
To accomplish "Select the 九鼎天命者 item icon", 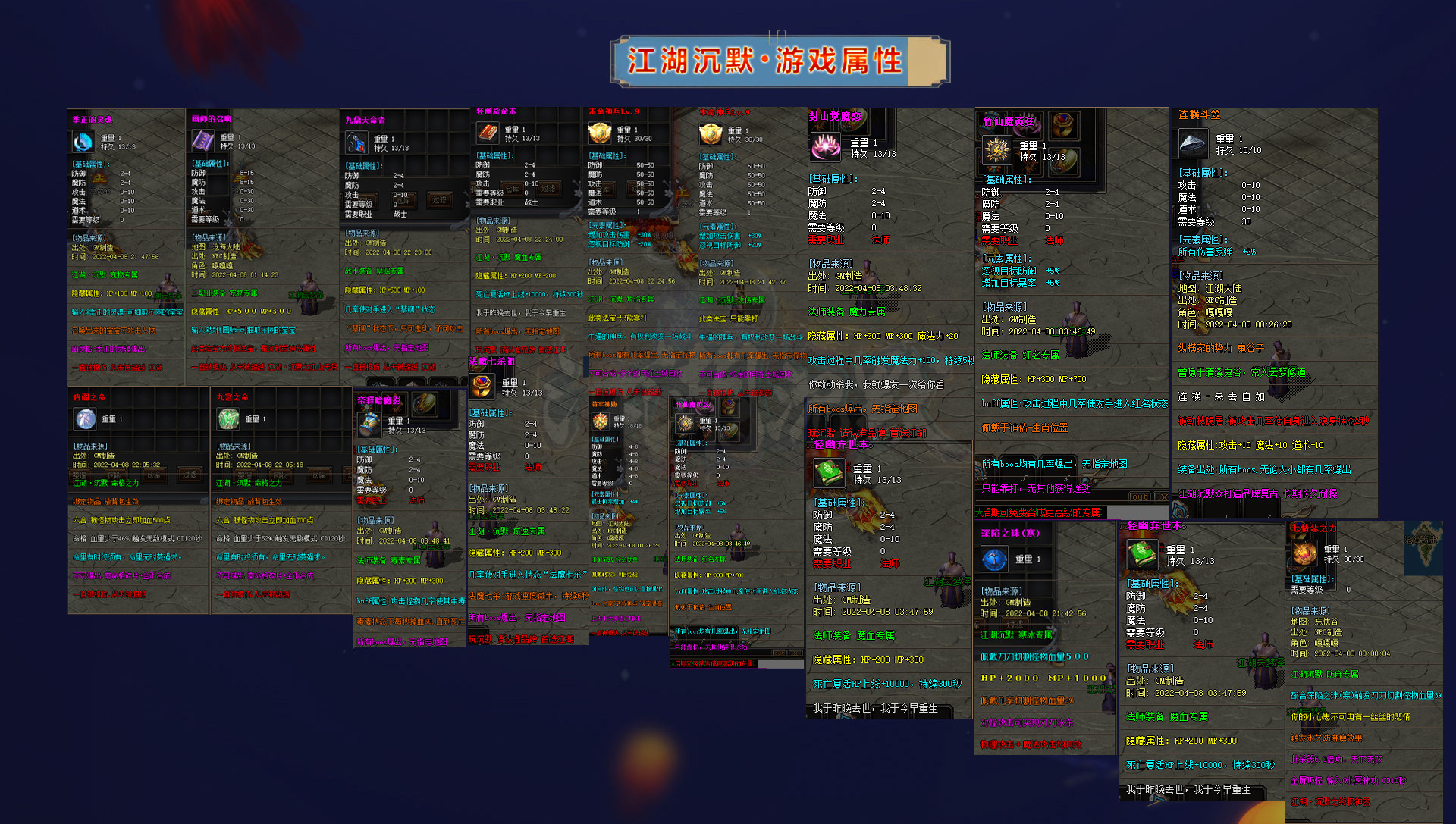I will (x=356, y=139).
